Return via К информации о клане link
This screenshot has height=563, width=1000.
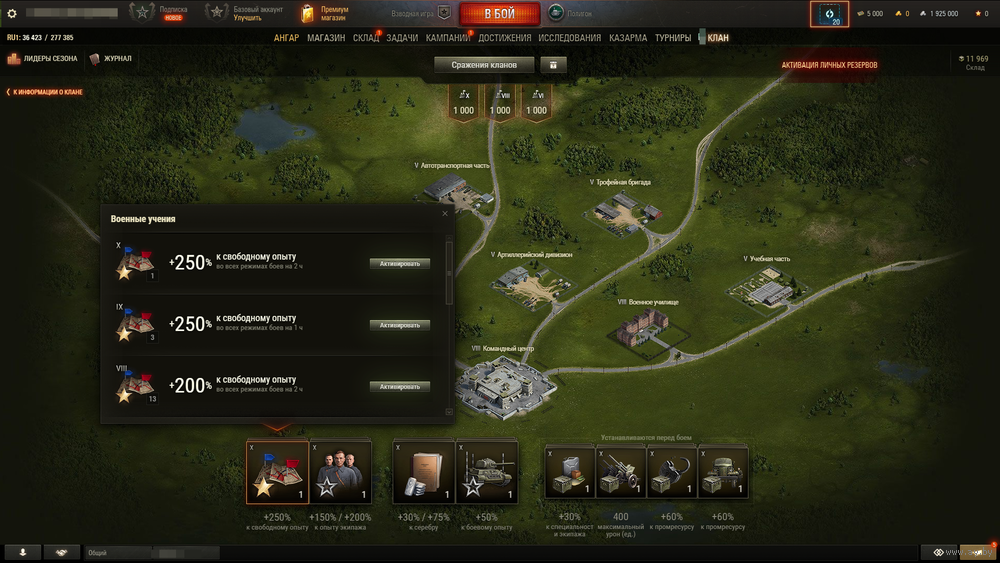(45, 92)
